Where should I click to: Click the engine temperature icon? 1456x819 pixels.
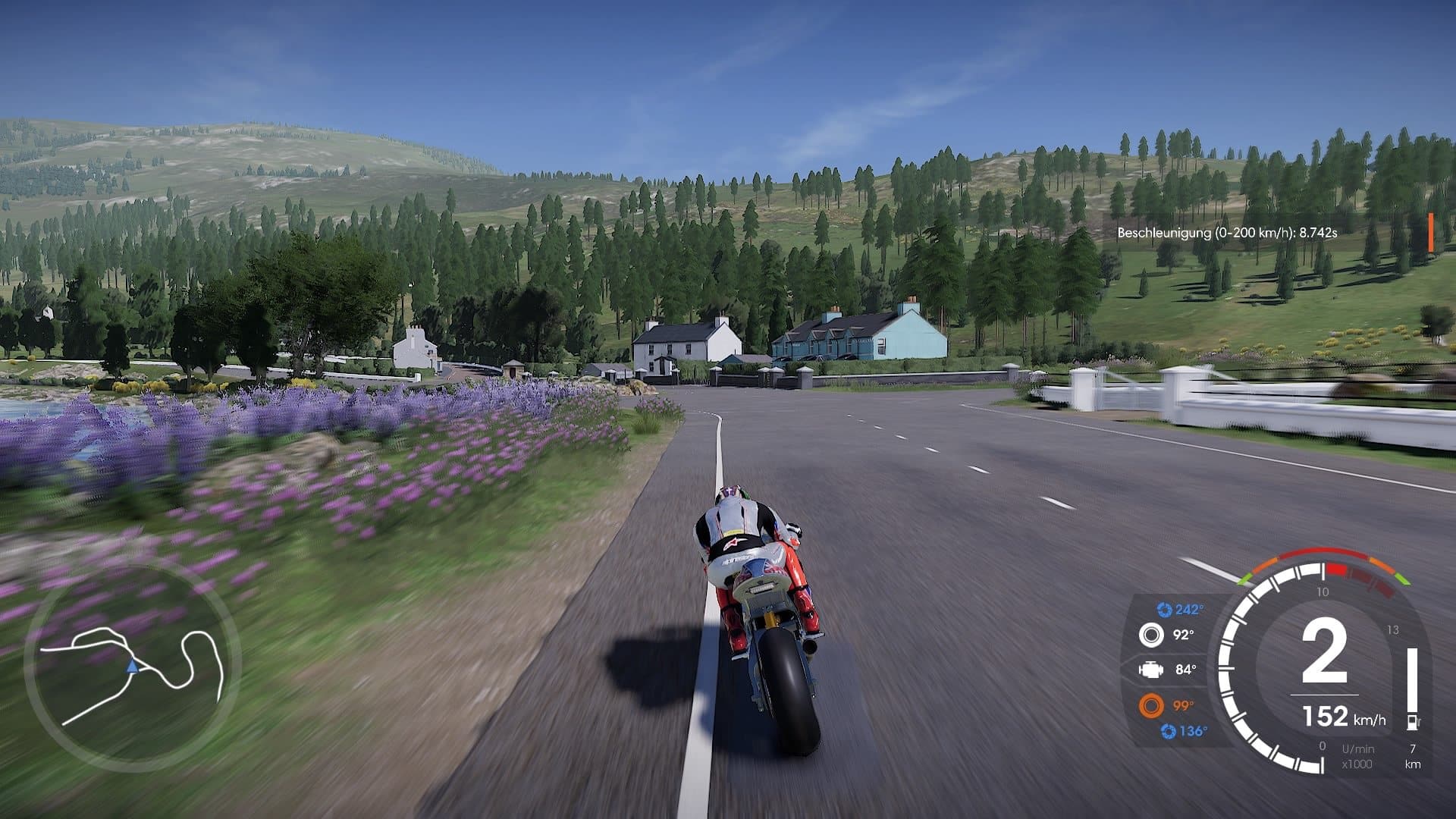[x=1151, y=670]
